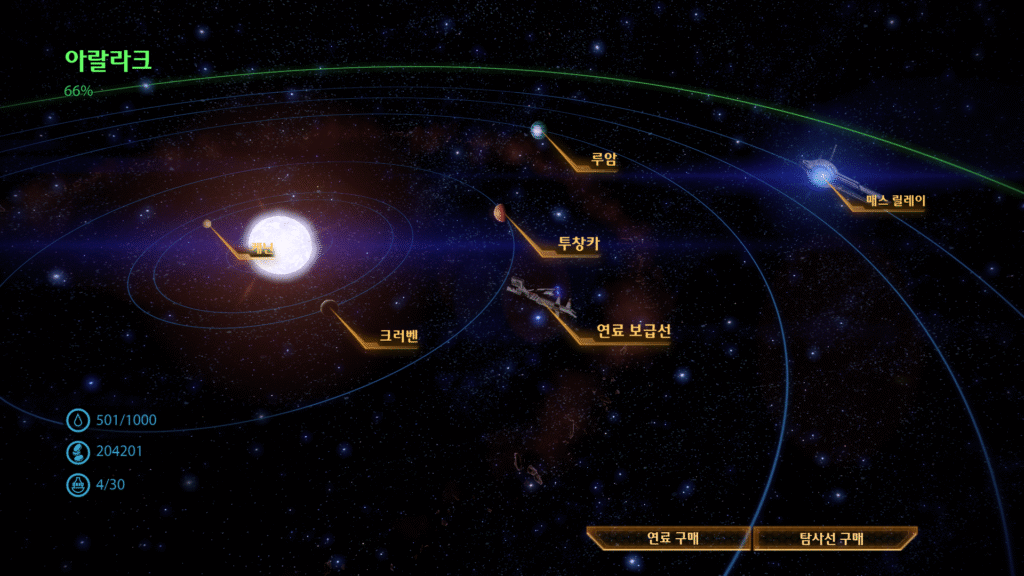
Task: Select the 연료 보급선 fuel depot label
Action: (632, 330)
